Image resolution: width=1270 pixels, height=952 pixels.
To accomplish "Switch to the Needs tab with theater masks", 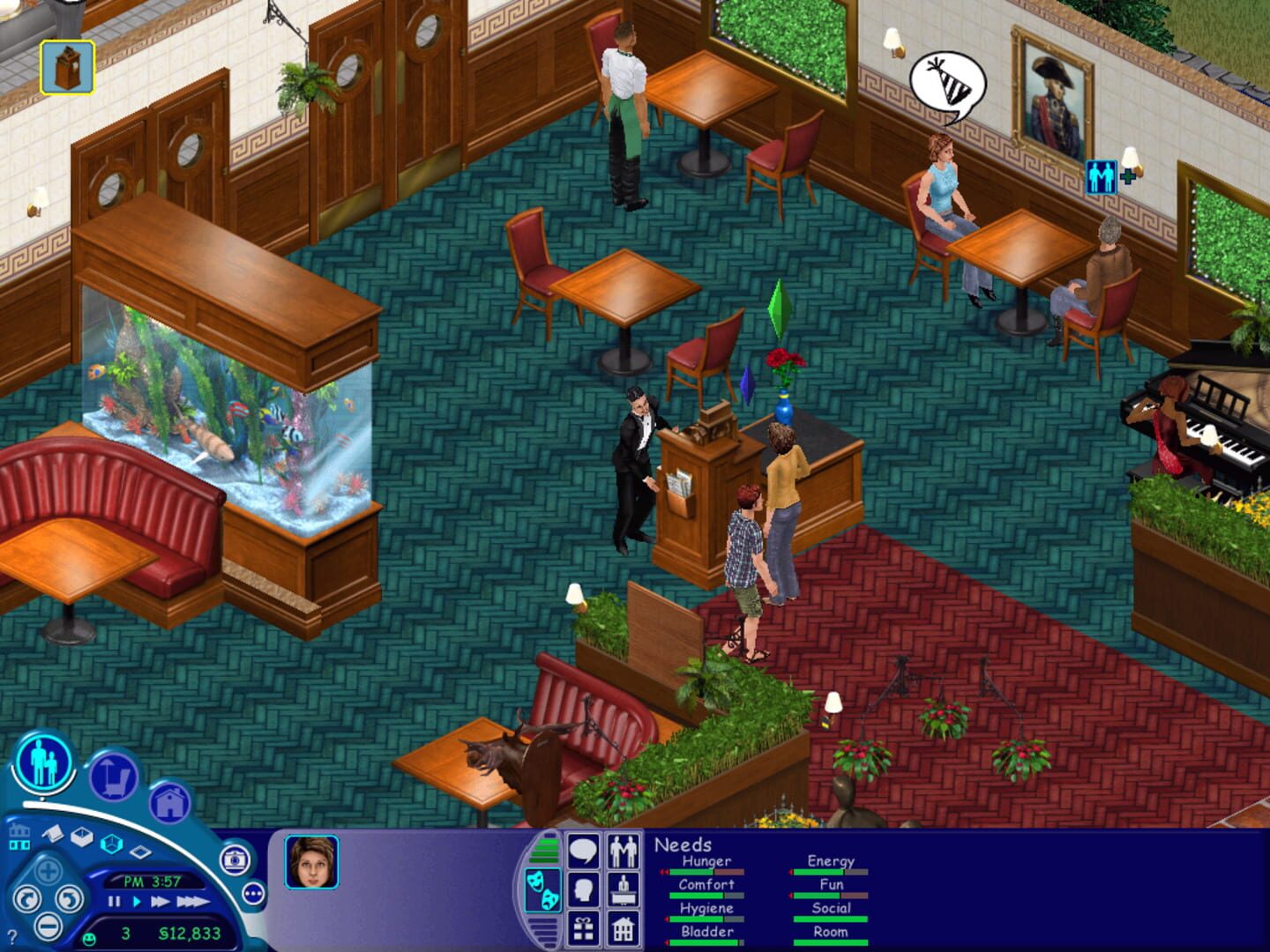I will [543, 889].
